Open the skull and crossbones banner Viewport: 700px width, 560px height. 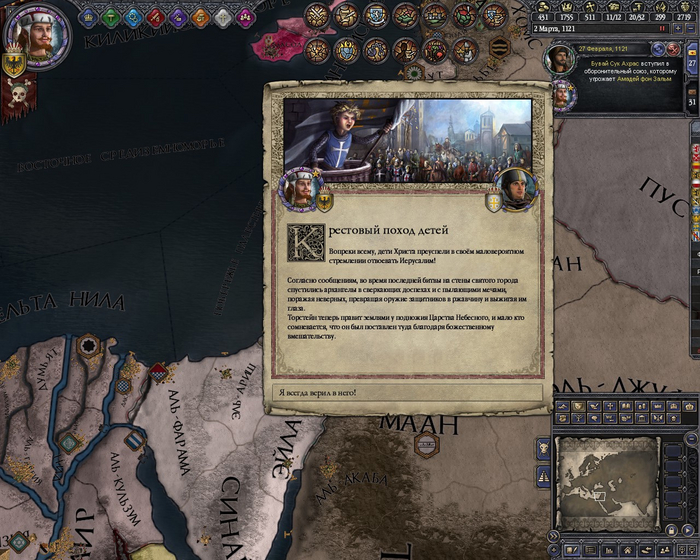[17, 97]
